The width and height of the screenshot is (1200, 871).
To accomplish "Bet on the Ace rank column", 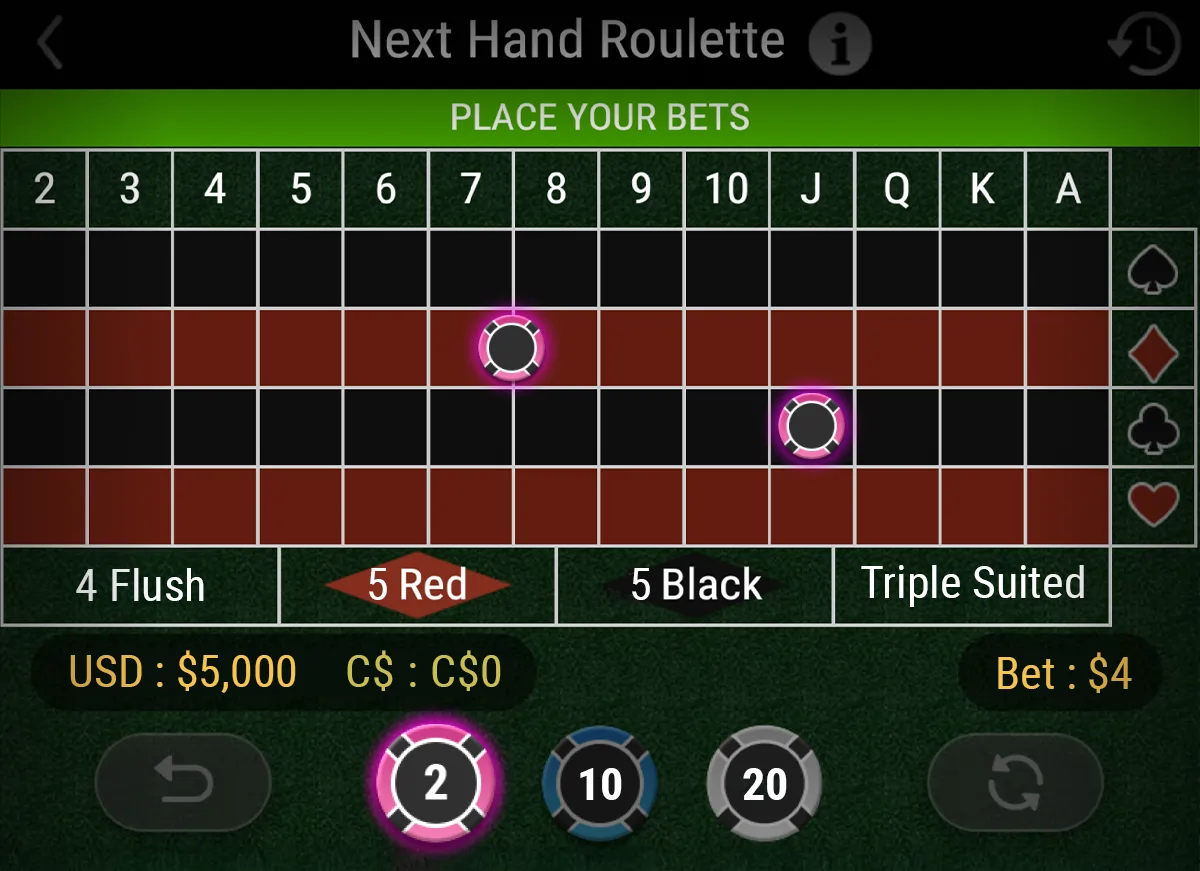I will [1068, 189].
